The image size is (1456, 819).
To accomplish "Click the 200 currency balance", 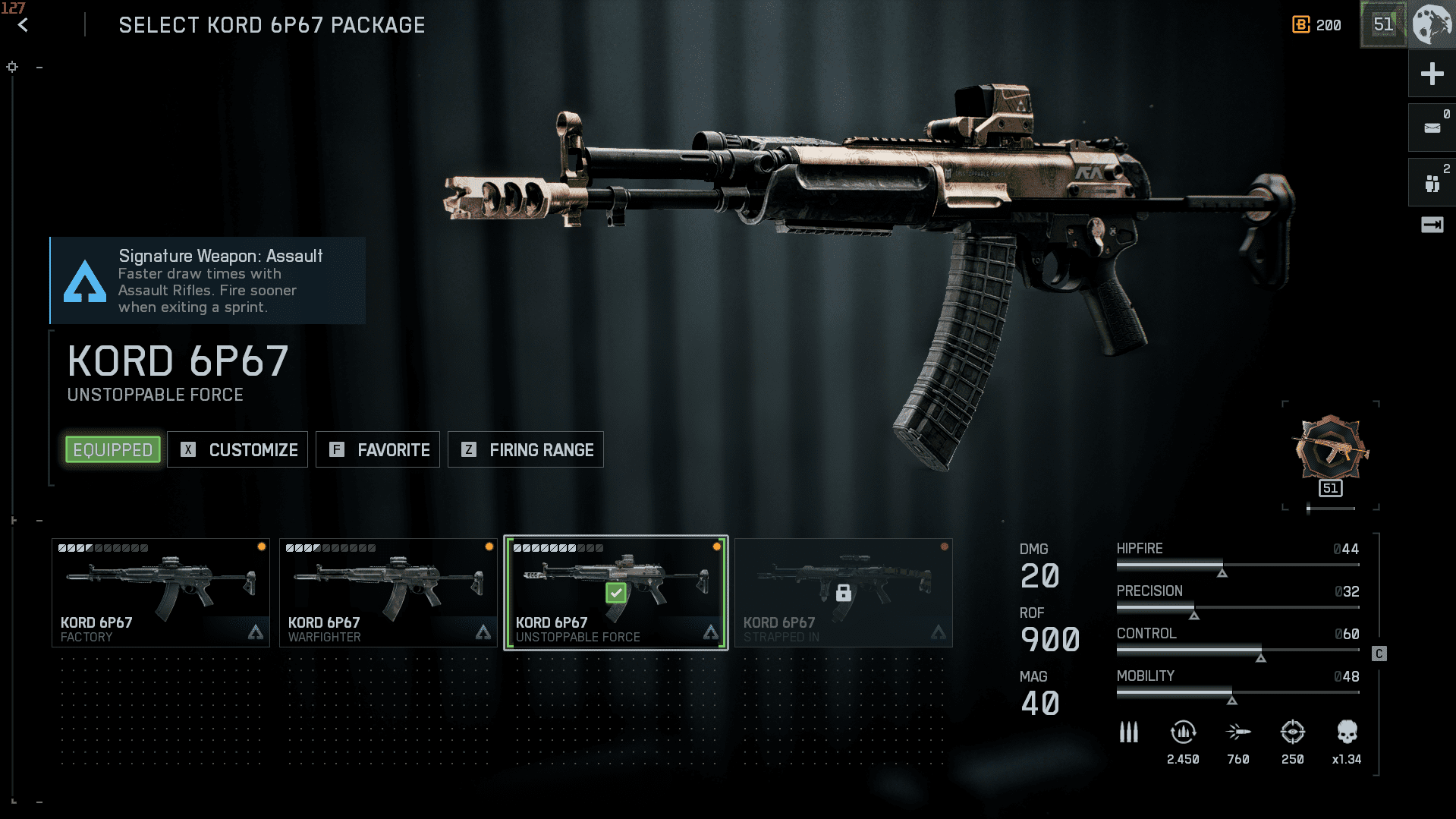I will tap(1317, 25).
